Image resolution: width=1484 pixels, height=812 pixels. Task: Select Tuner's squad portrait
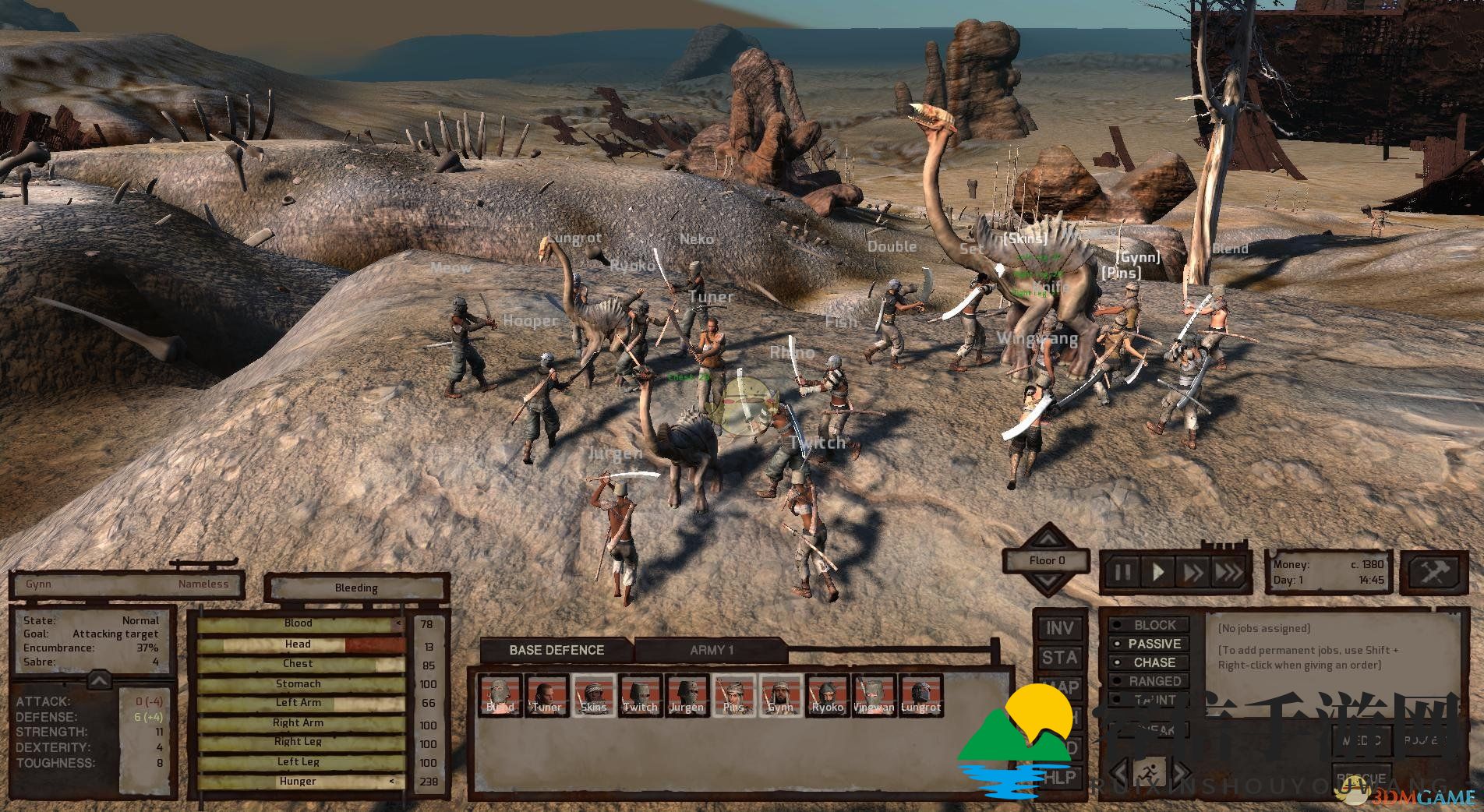pyautogui.click(x=546, y=695)
